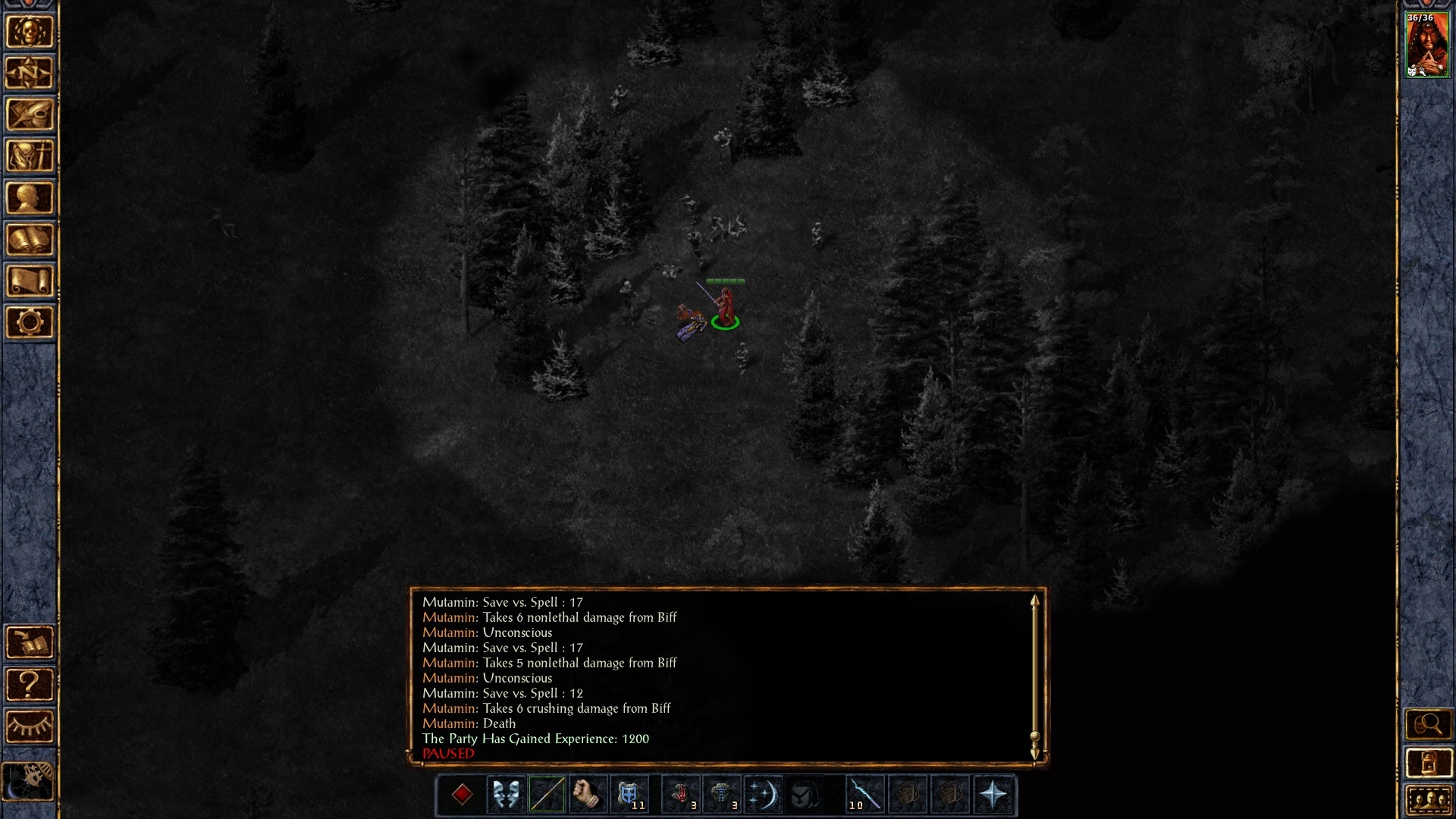
Task: Select the red-robed character portrait
Action: click(x=1427, y=45)
